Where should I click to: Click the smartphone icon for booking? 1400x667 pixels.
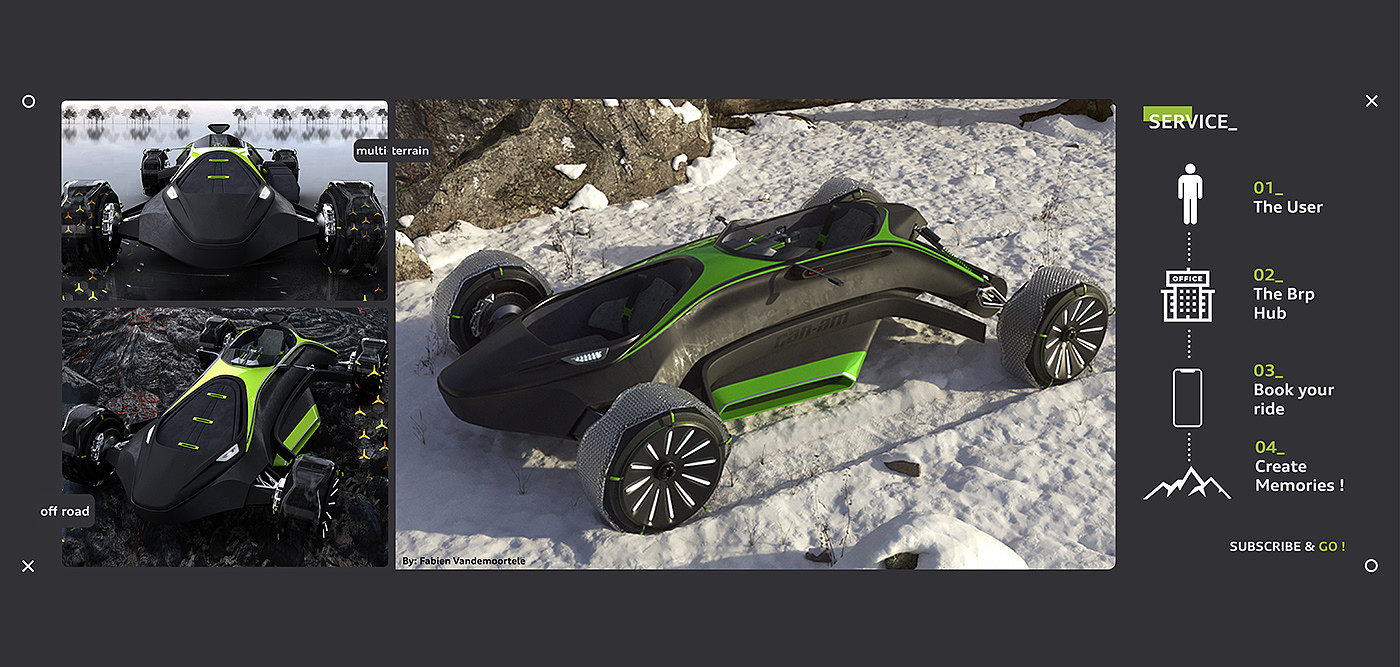click(1187, 397)
